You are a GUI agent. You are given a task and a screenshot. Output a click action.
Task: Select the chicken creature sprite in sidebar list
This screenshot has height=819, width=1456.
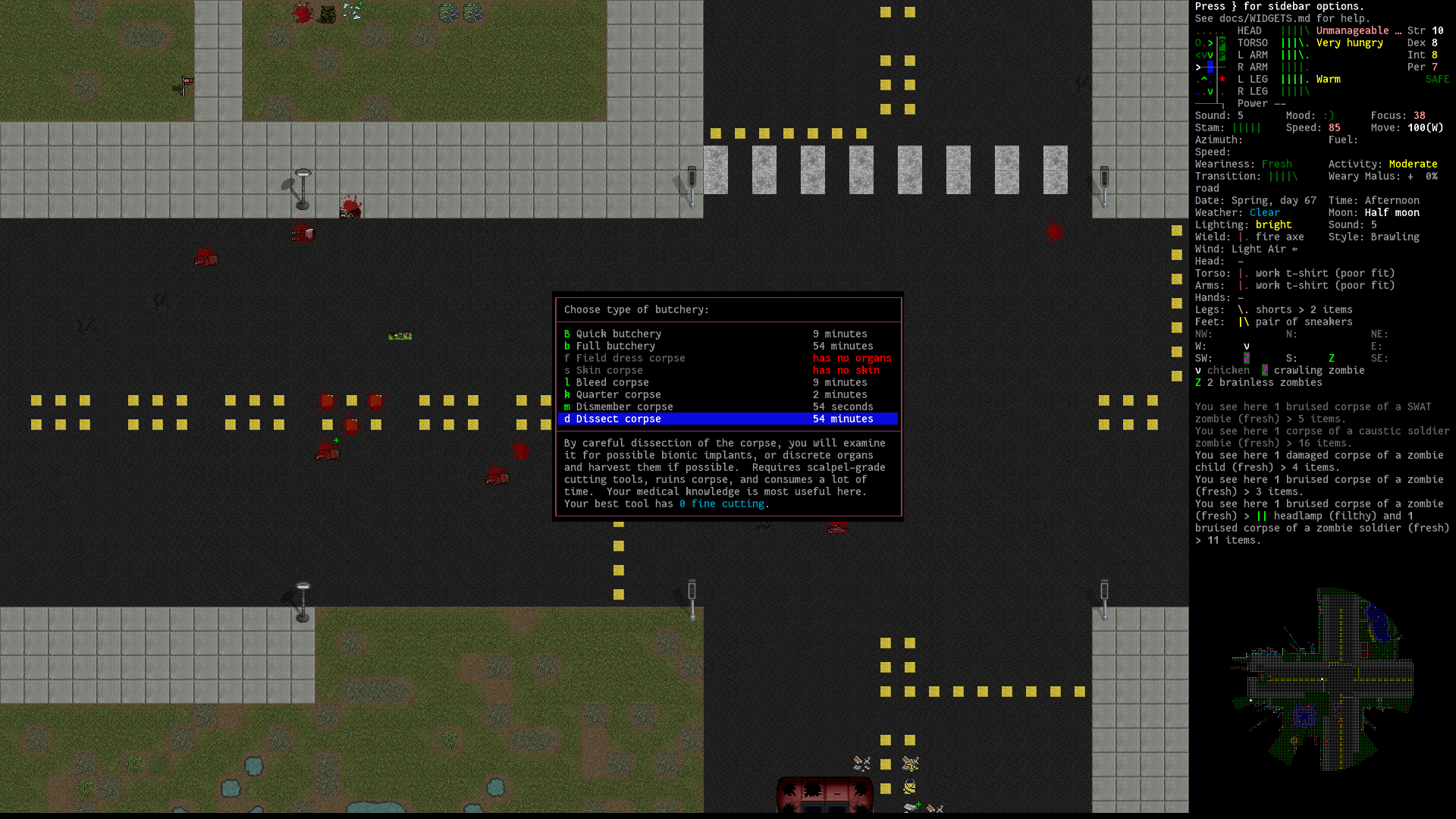pos(1198,371)
